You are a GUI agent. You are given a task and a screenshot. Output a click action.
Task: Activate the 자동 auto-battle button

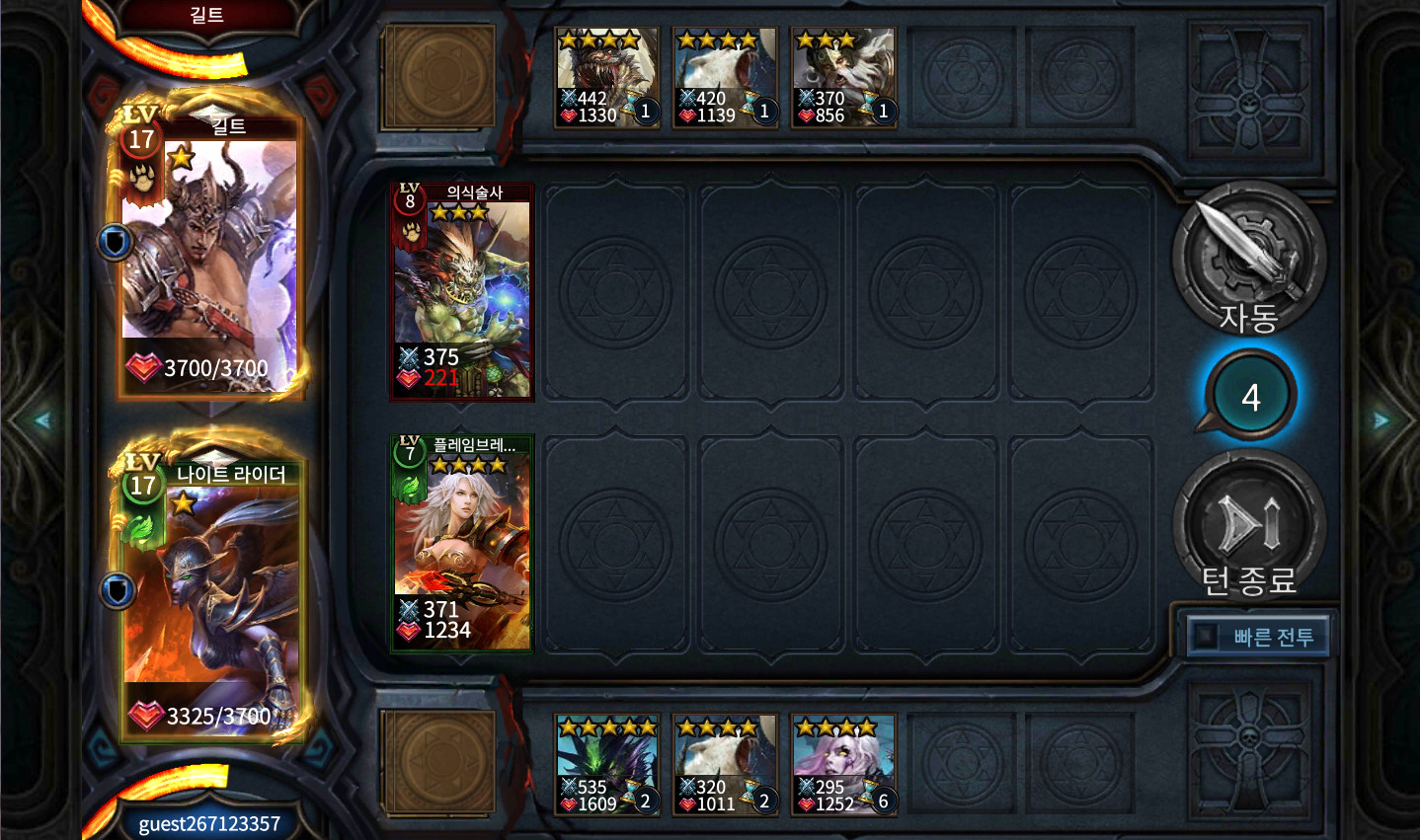tap(1248, 260)
